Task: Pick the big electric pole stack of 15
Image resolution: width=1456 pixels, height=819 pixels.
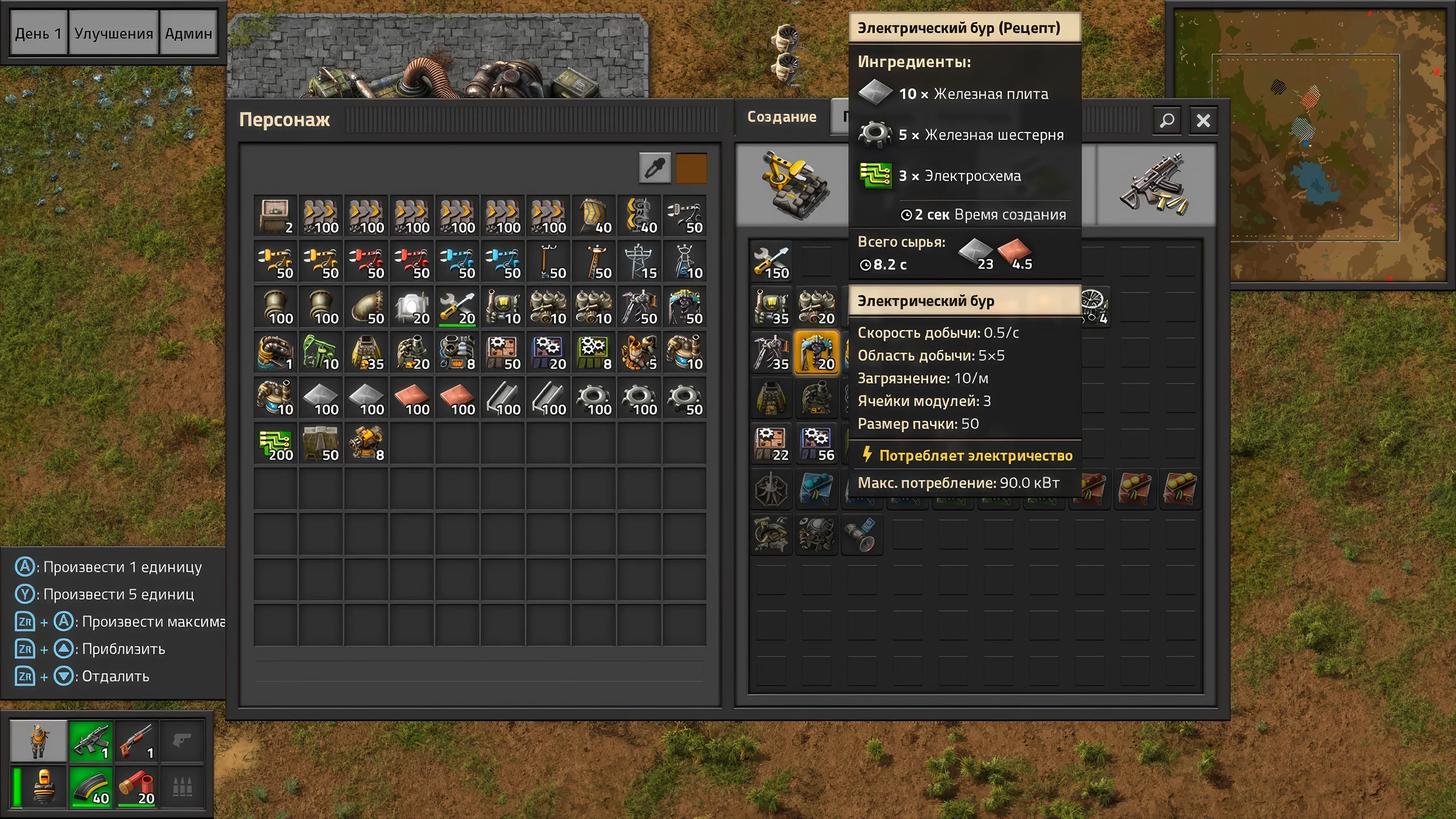Action: (x=639, y=262)
